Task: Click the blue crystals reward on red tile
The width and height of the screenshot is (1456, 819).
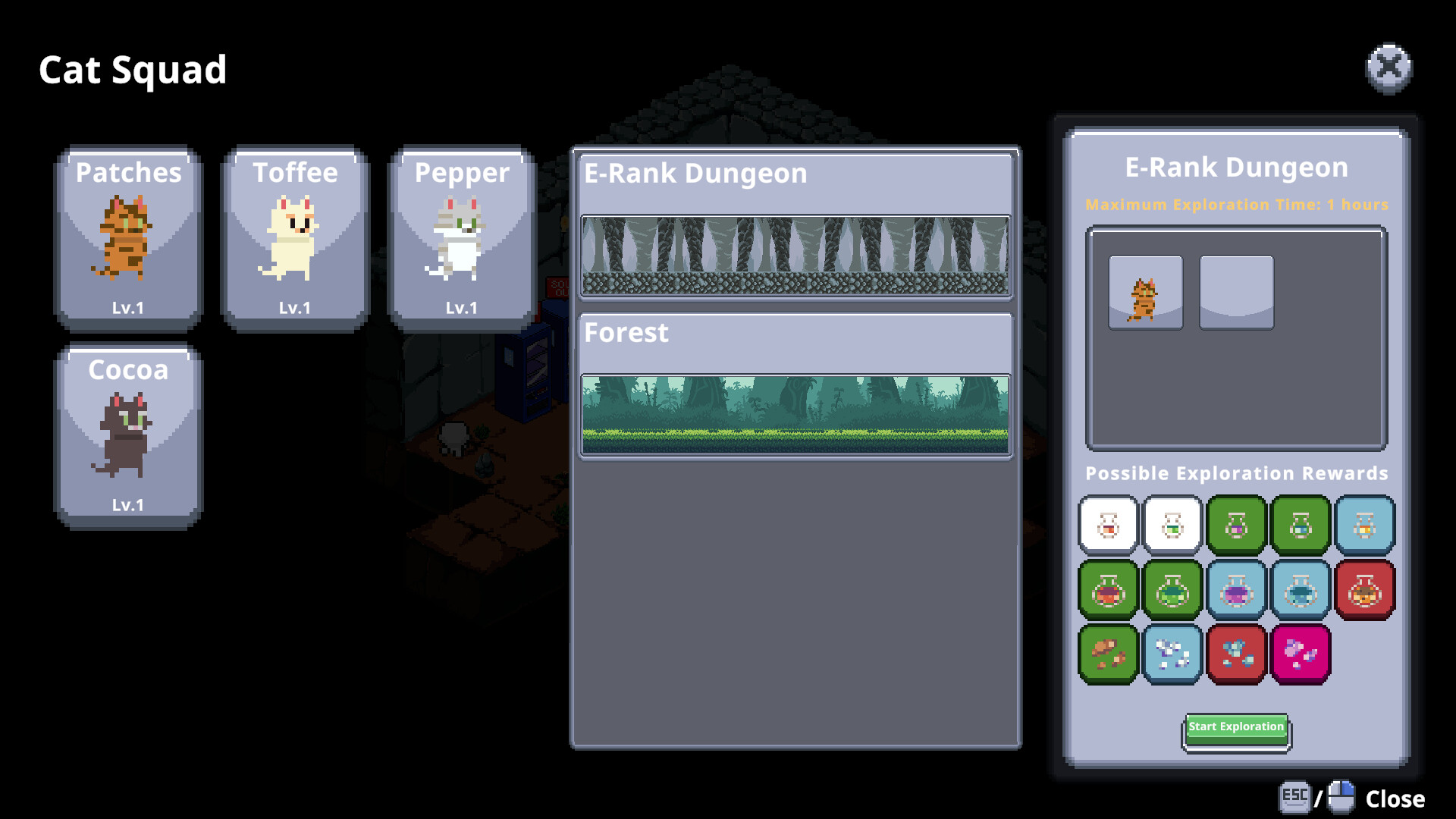Action: point(1236,654)
